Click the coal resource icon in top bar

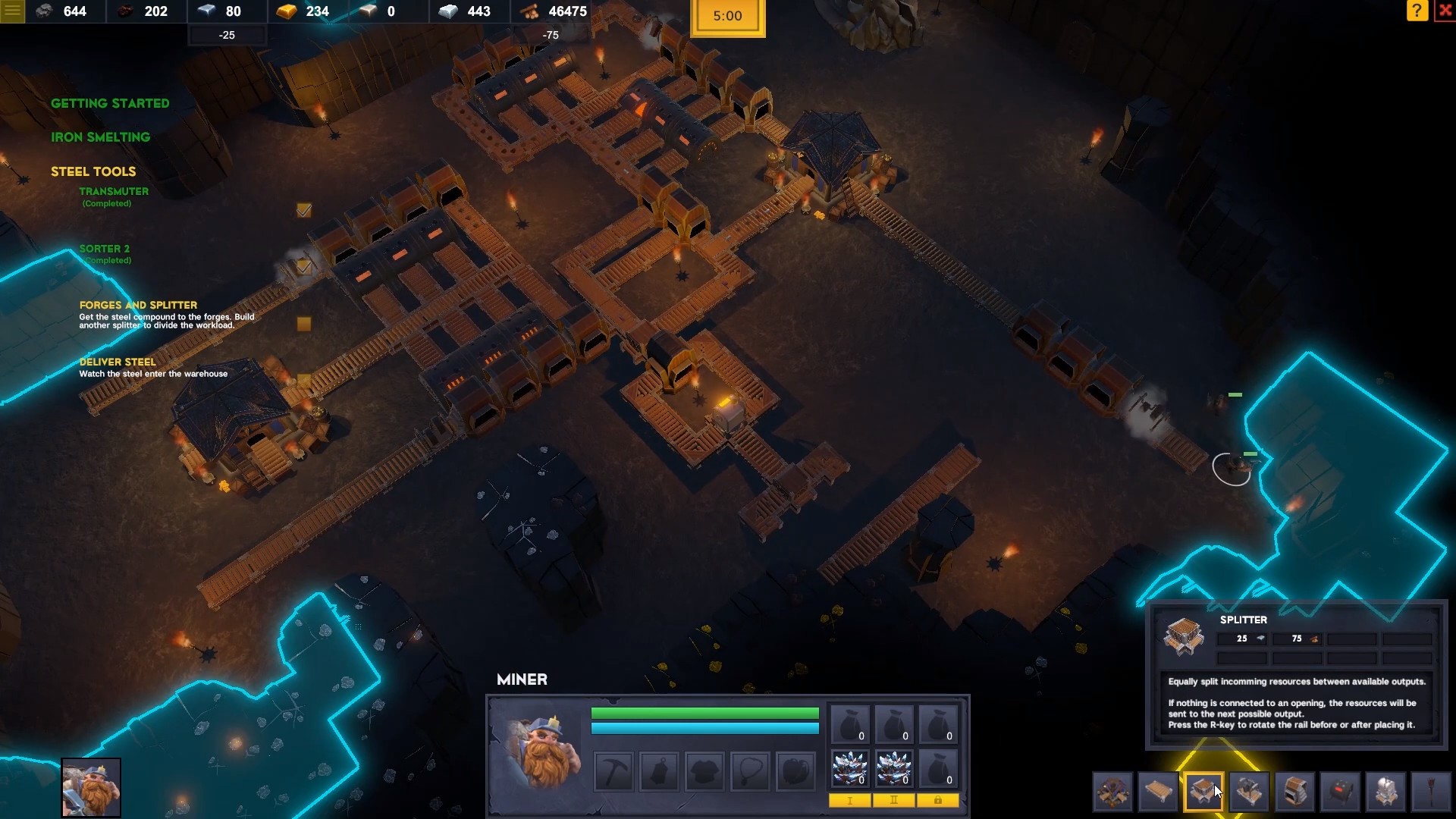click(126, 11)
